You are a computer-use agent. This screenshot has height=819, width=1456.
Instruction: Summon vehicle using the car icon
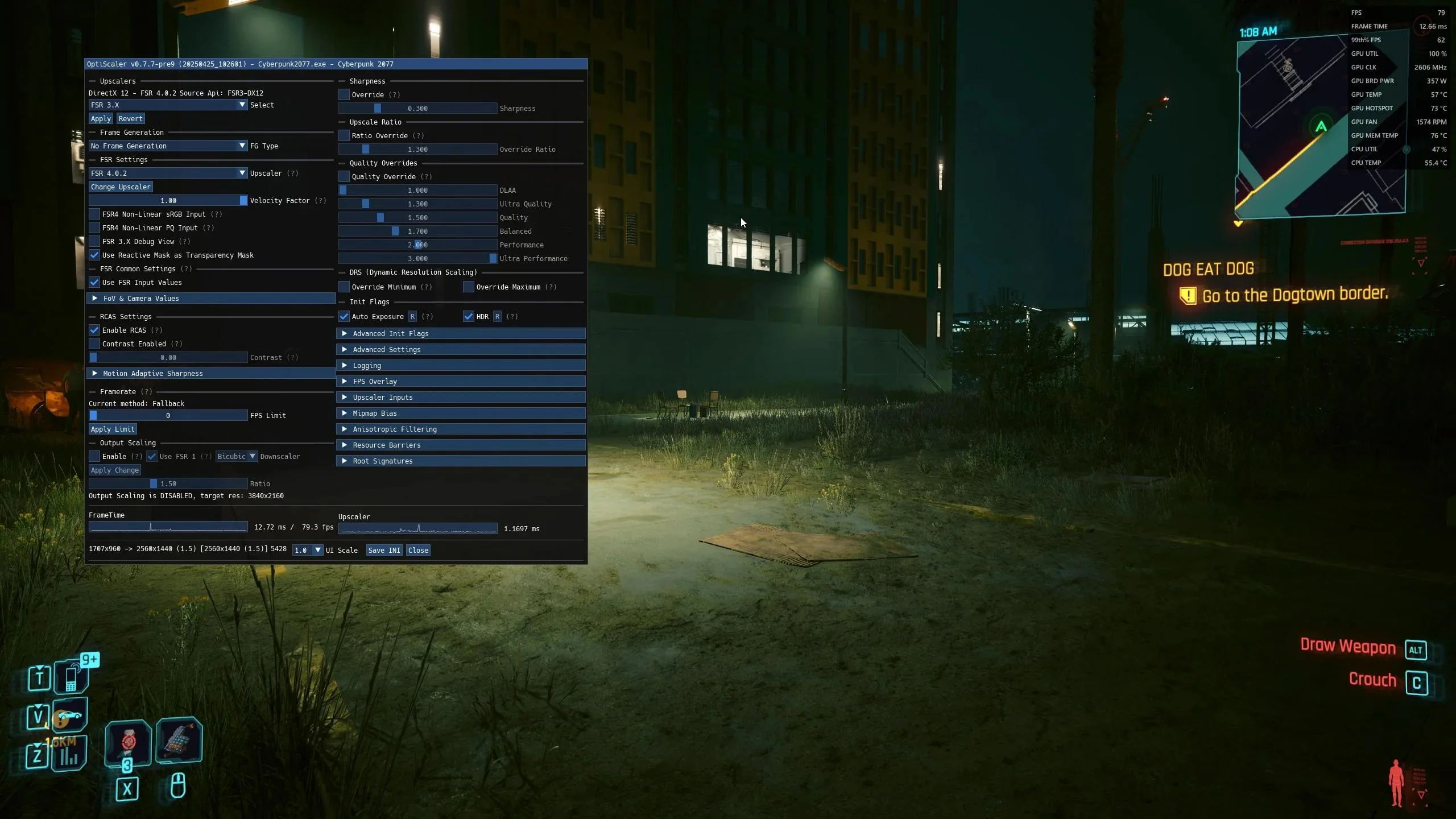tap(70, 716)
